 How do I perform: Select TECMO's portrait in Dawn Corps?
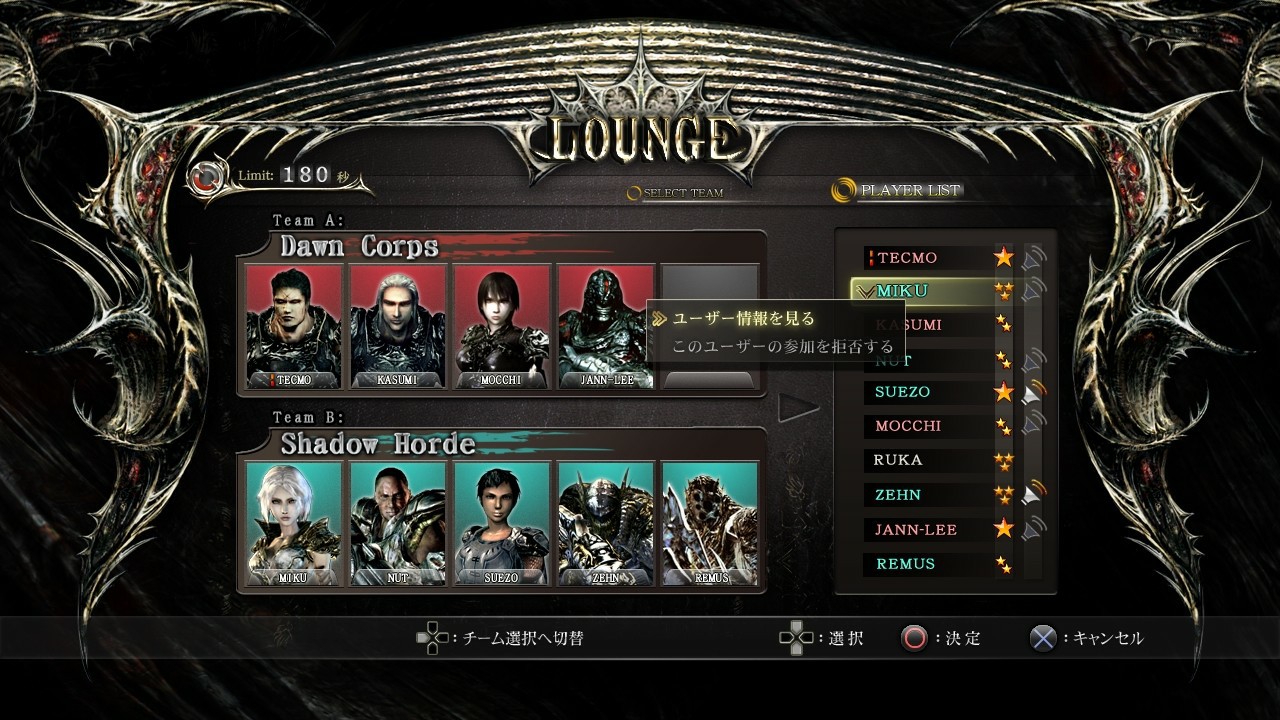(x=294, y=325)
